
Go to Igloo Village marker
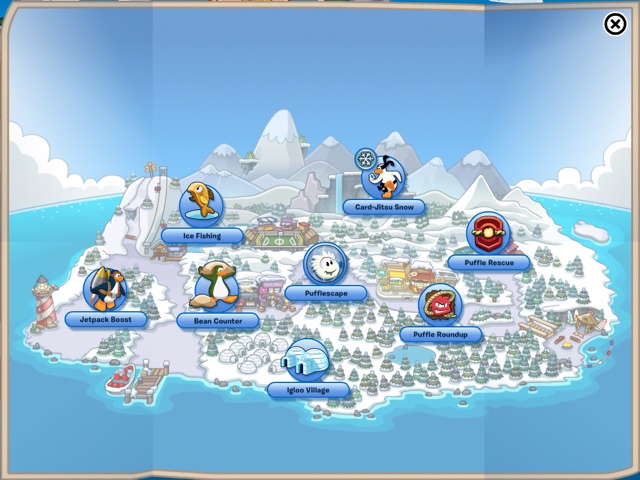point(307,361)
